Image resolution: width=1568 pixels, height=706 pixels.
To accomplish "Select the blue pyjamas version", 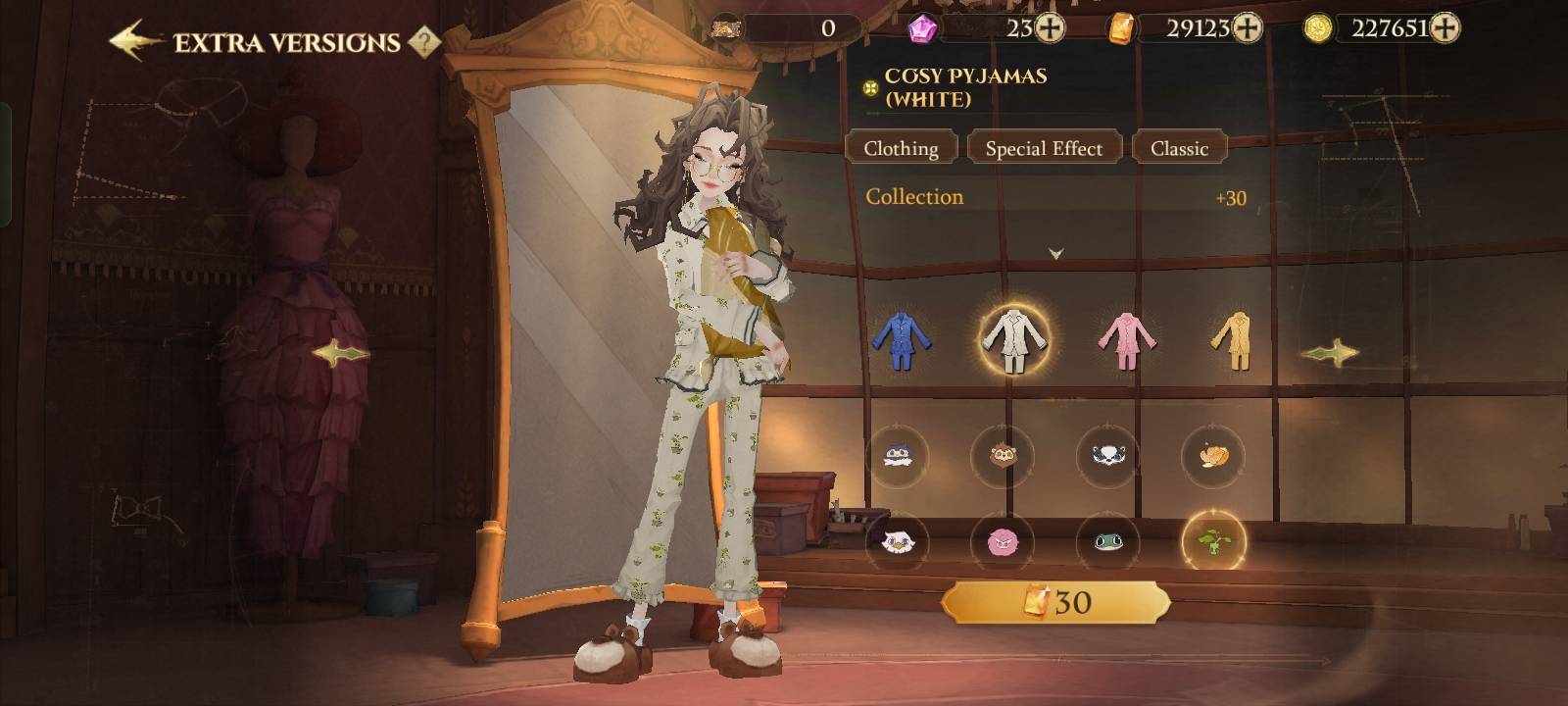I will tap(900, 339).
